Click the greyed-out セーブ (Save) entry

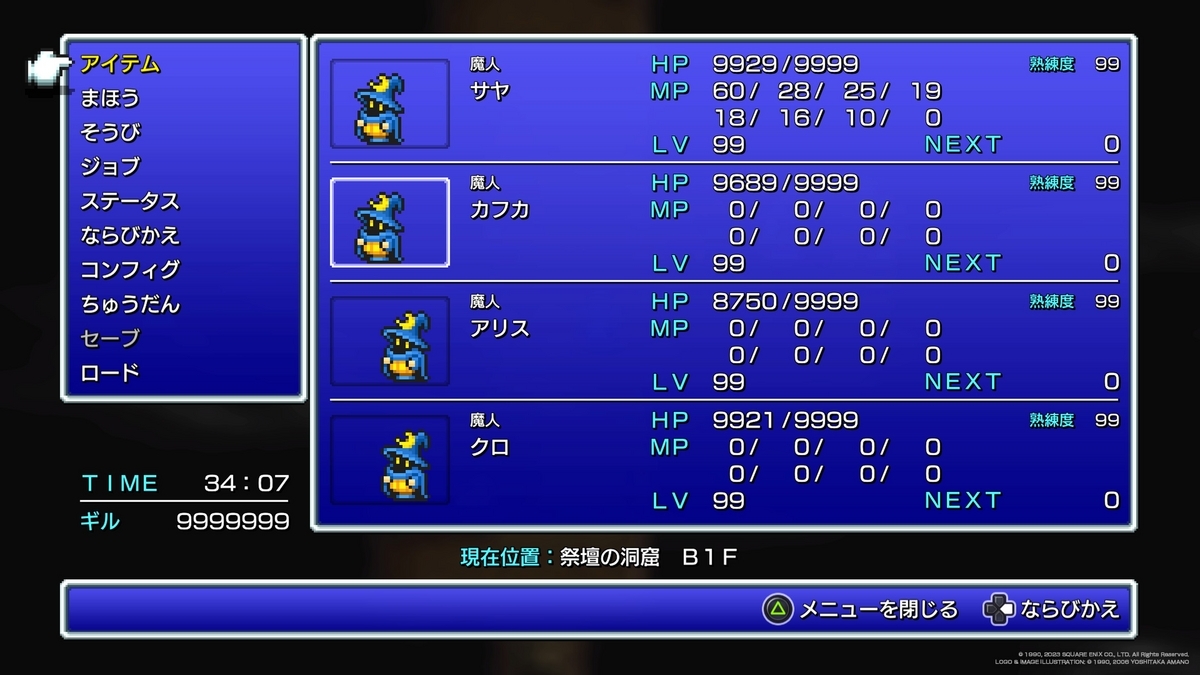(110, 338)
